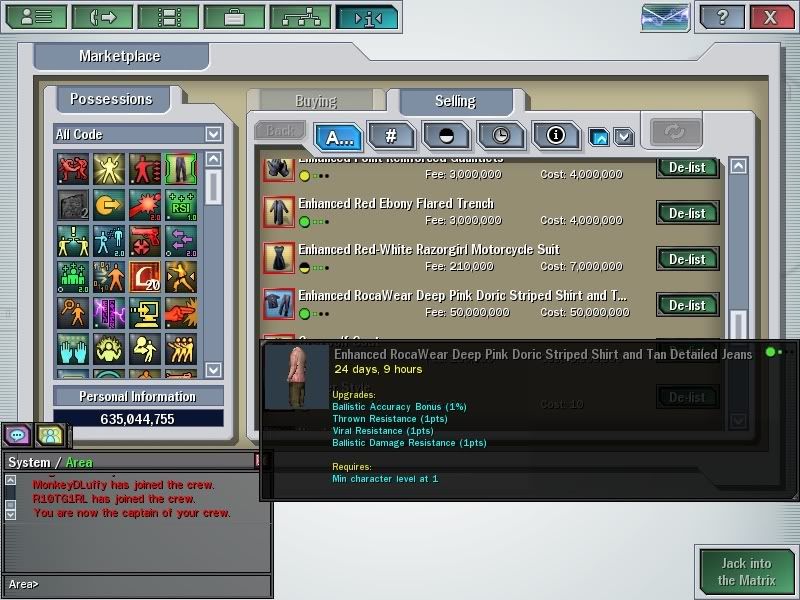Sort listings using the # button
The height and width of the screenshot is (600, 800).
(392, 136)
